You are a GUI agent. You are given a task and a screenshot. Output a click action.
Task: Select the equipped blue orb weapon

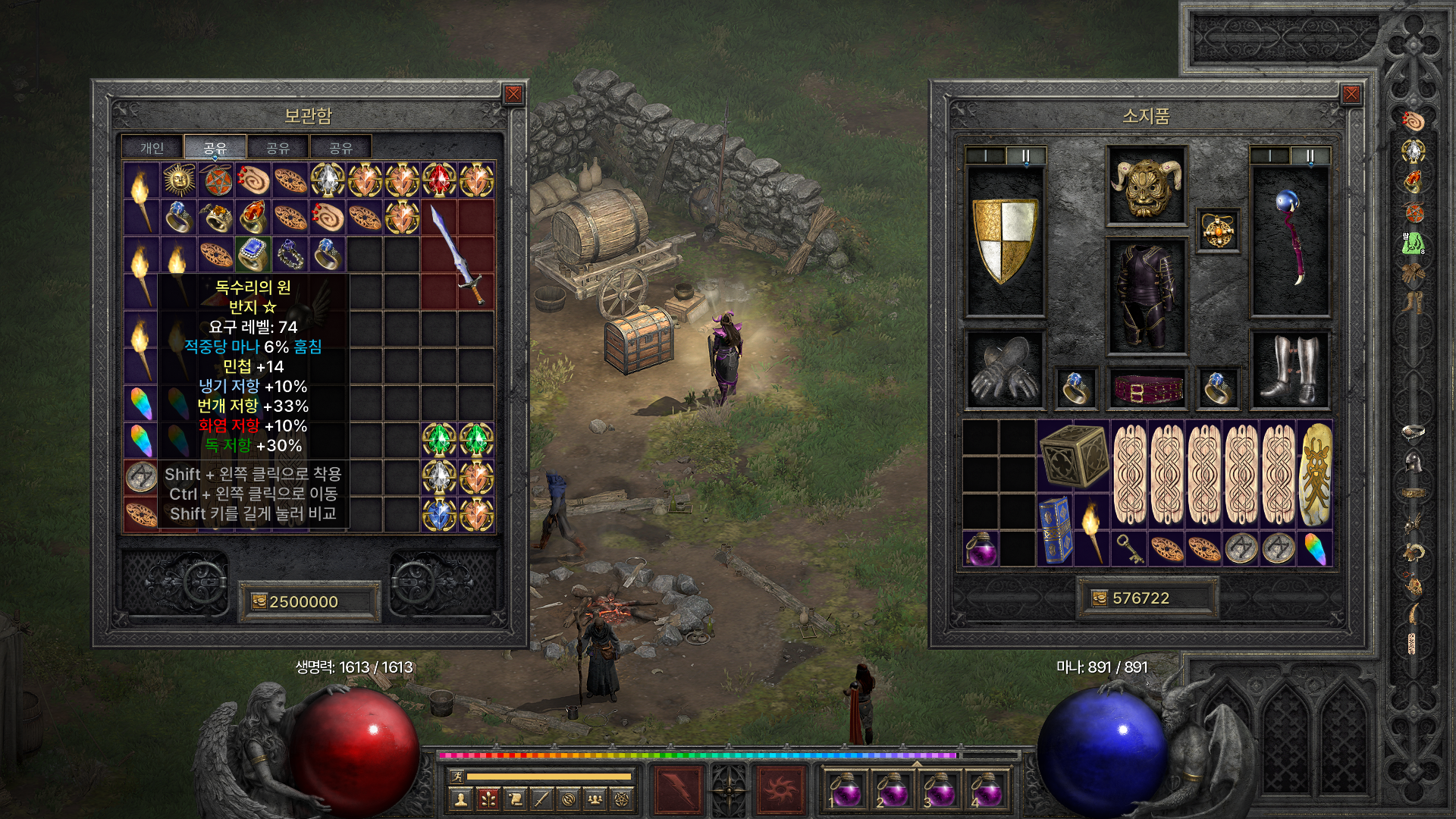click(1289, 241)
